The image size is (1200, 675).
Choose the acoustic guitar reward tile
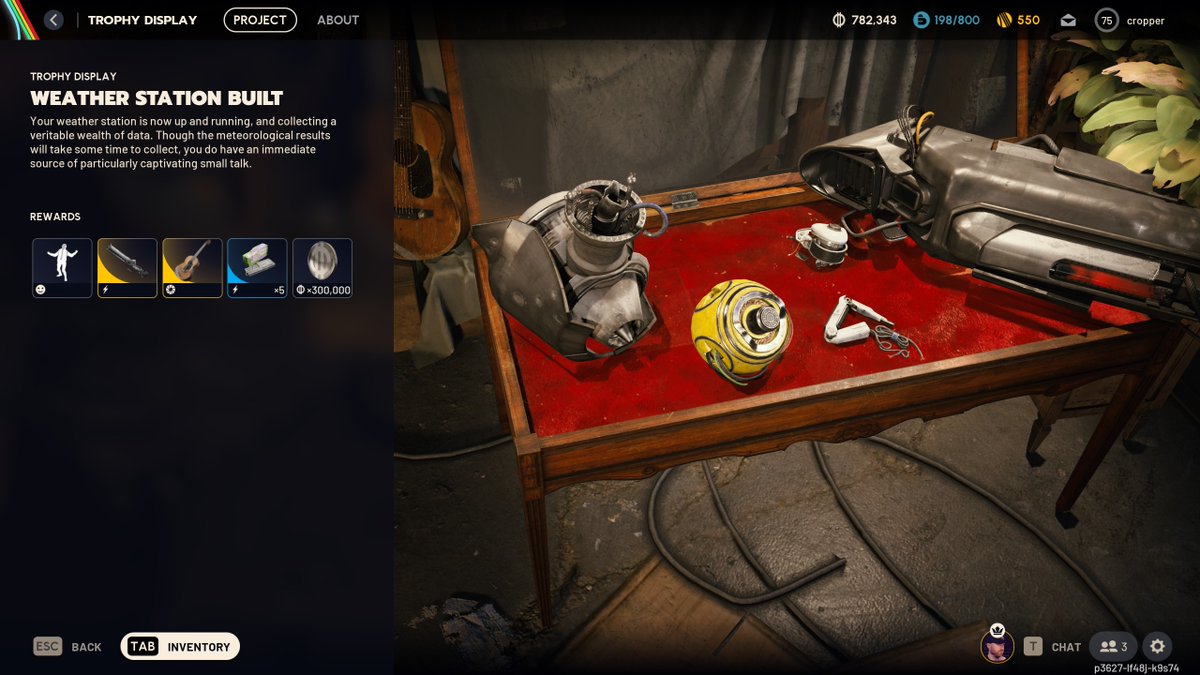(x=192, y=268)
